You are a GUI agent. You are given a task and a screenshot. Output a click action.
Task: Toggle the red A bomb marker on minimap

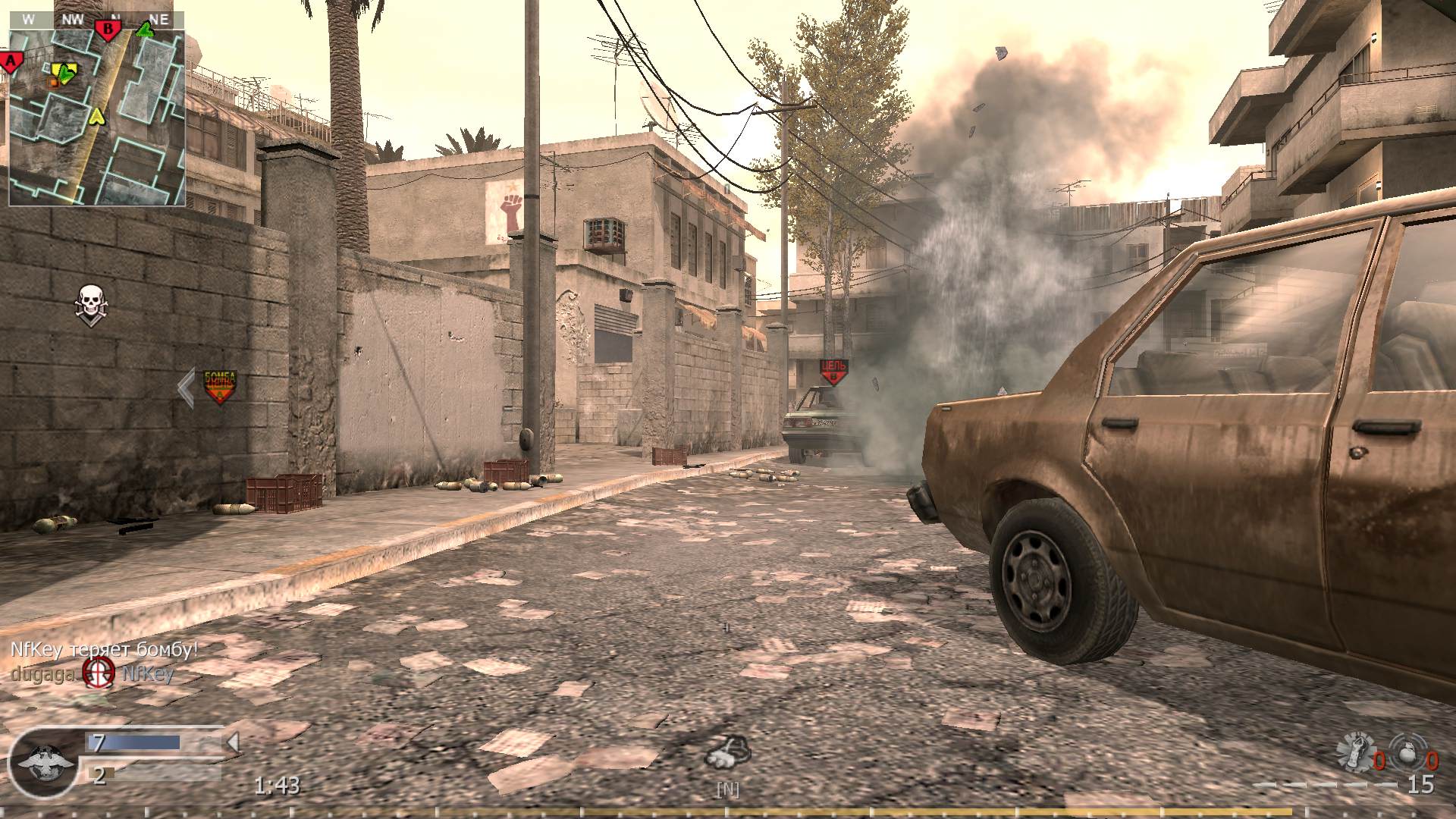11,59
